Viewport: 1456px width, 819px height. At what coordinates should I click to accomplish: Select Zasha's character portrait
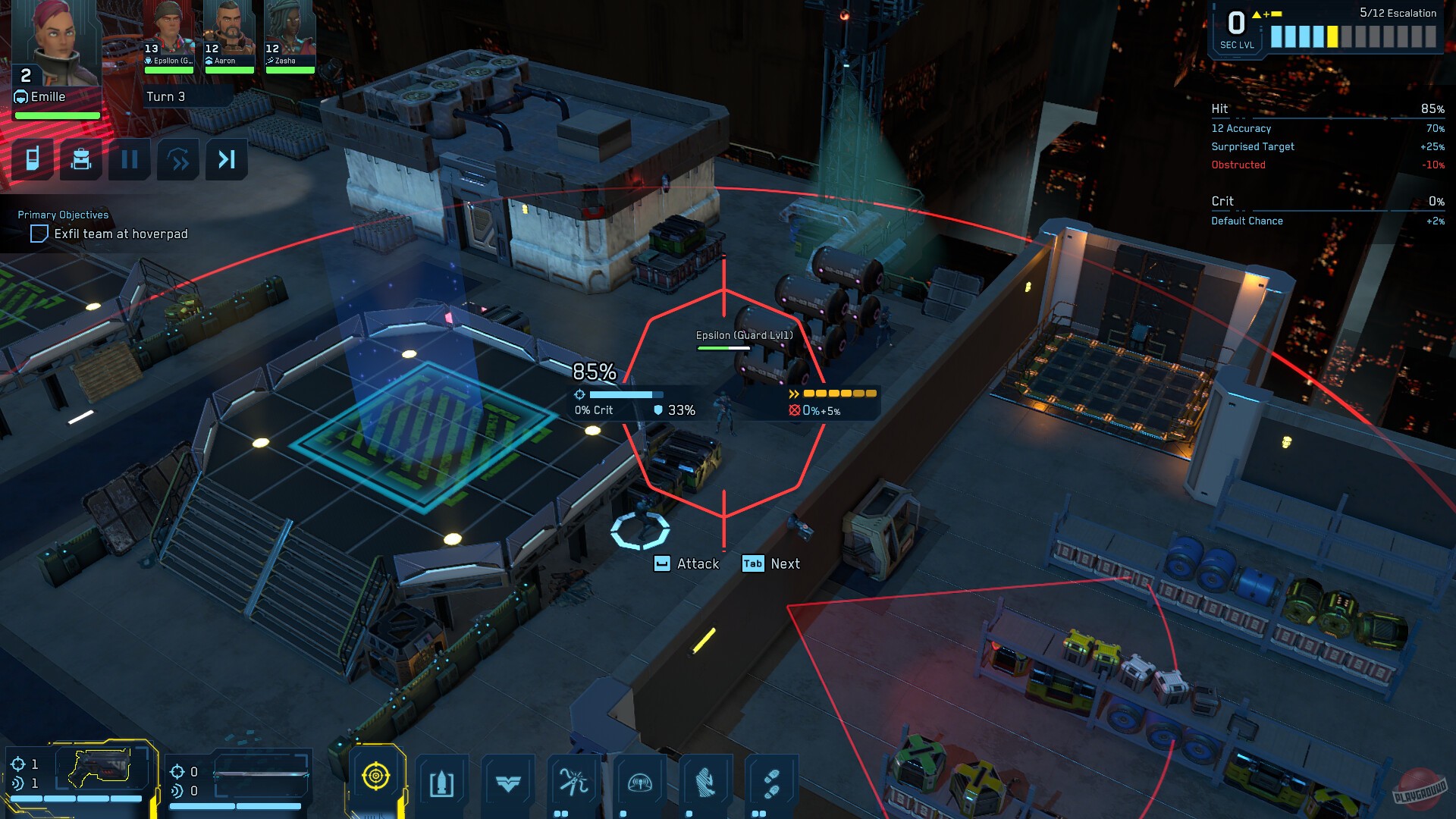[288, 30]
